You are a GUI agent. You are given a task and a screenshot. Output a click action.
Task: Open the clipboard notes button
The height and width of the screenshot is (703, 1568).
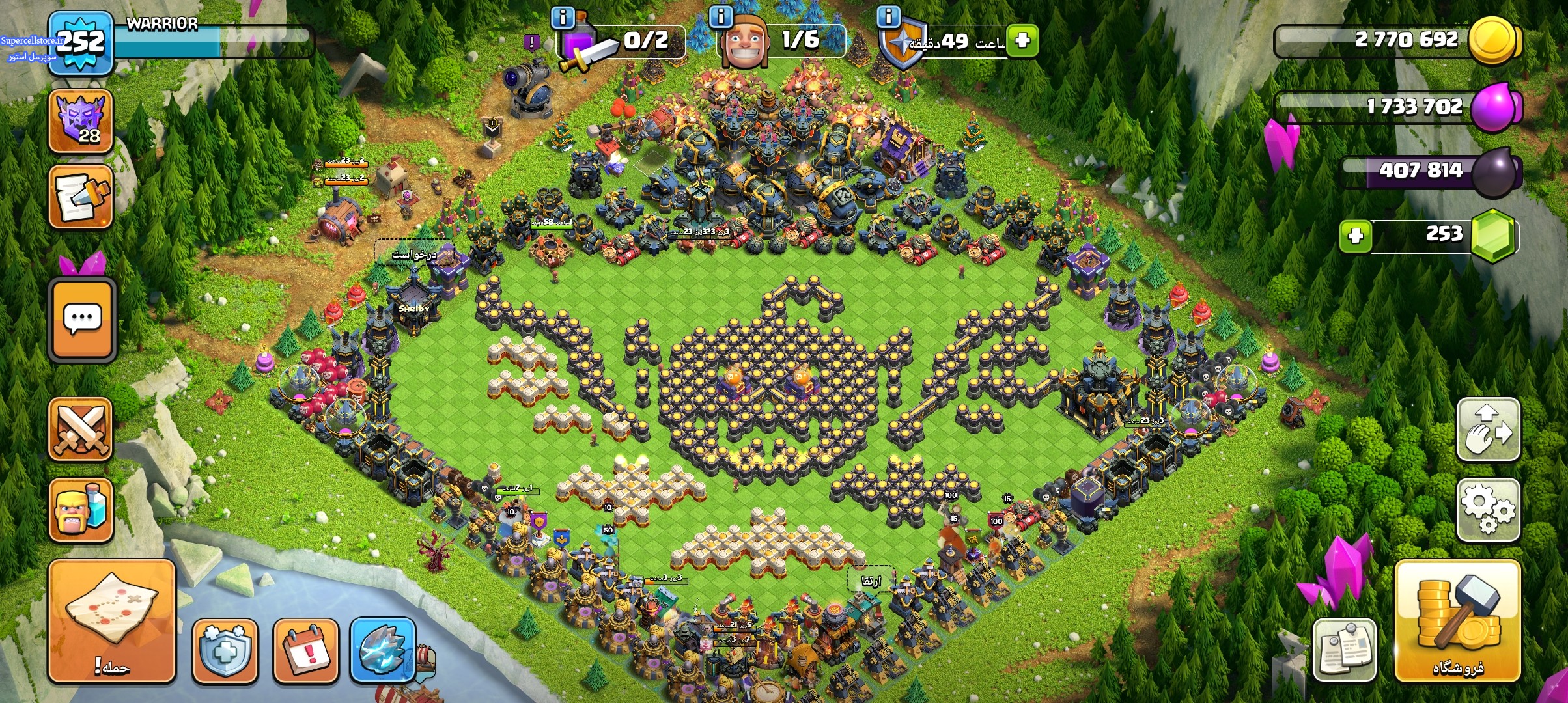tap(1345, 649)
